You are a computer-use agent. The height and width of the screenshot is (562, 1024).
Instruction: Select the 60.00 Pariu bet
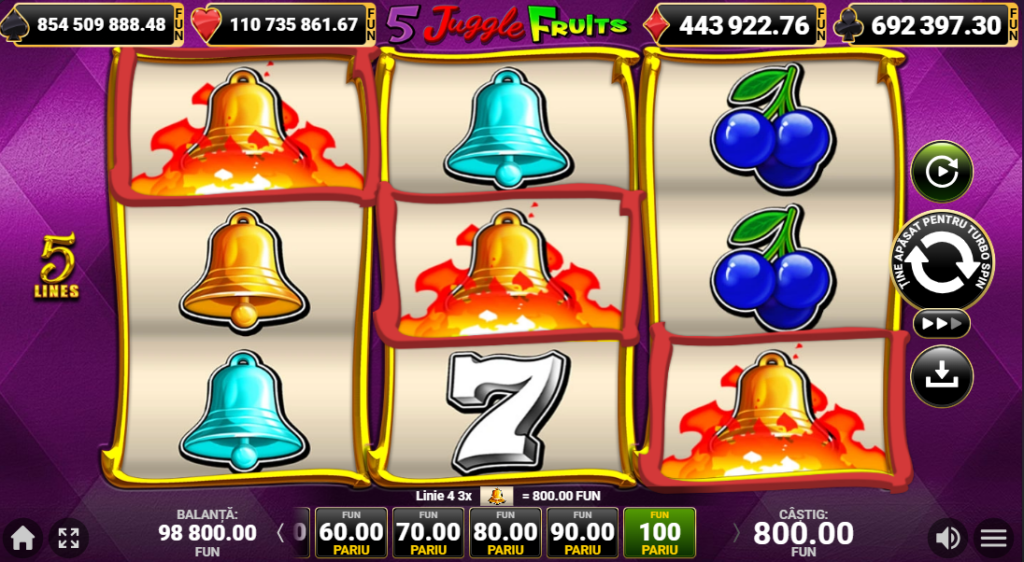(x=351, y=533)
